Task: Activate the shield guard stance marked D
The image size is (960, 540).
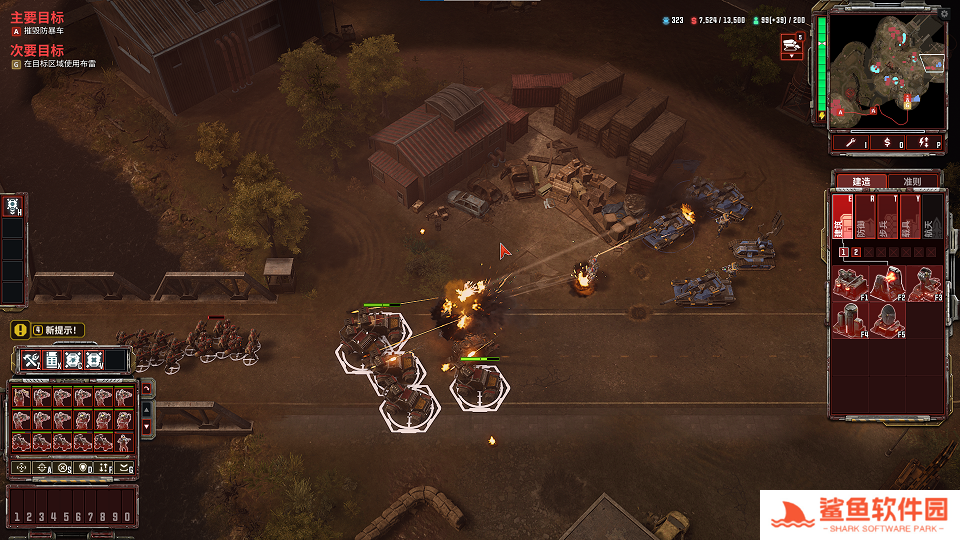Action: pyautogui.click(x=84, y=467)
